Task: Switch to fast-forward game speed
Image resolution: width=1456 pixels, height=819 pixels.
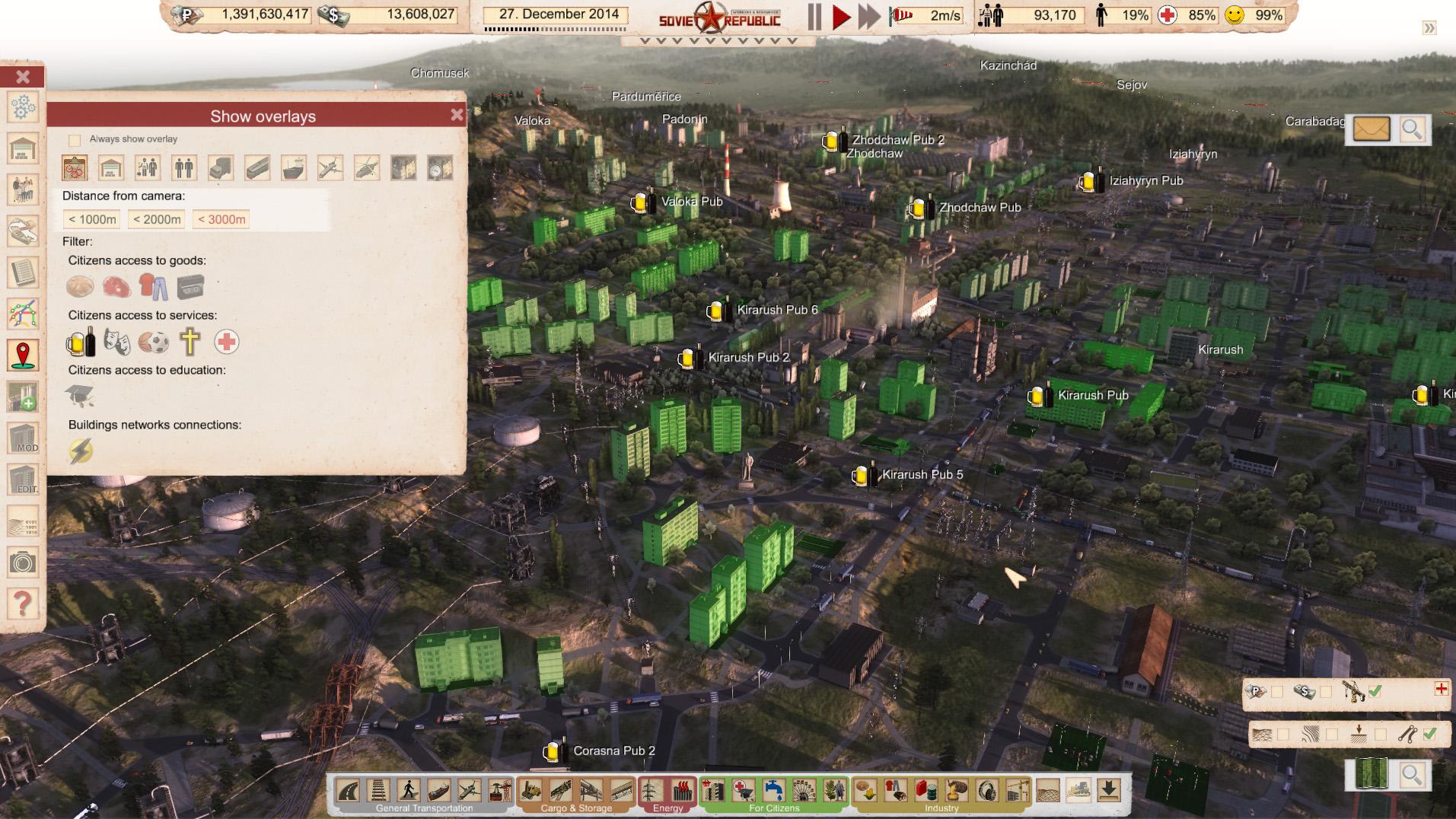Action: [868, 16]
